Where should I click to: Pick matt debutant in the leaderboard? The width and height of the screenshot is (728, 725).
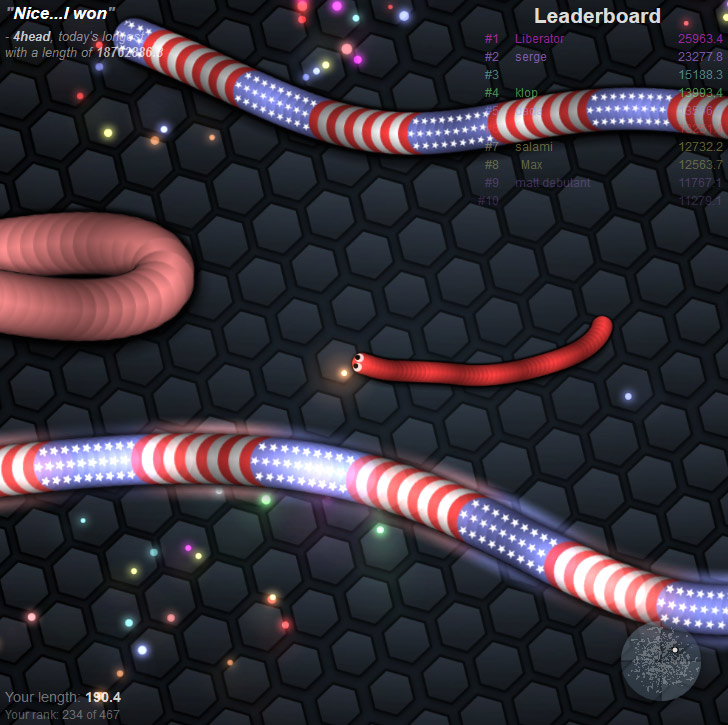tap(552, 183)
